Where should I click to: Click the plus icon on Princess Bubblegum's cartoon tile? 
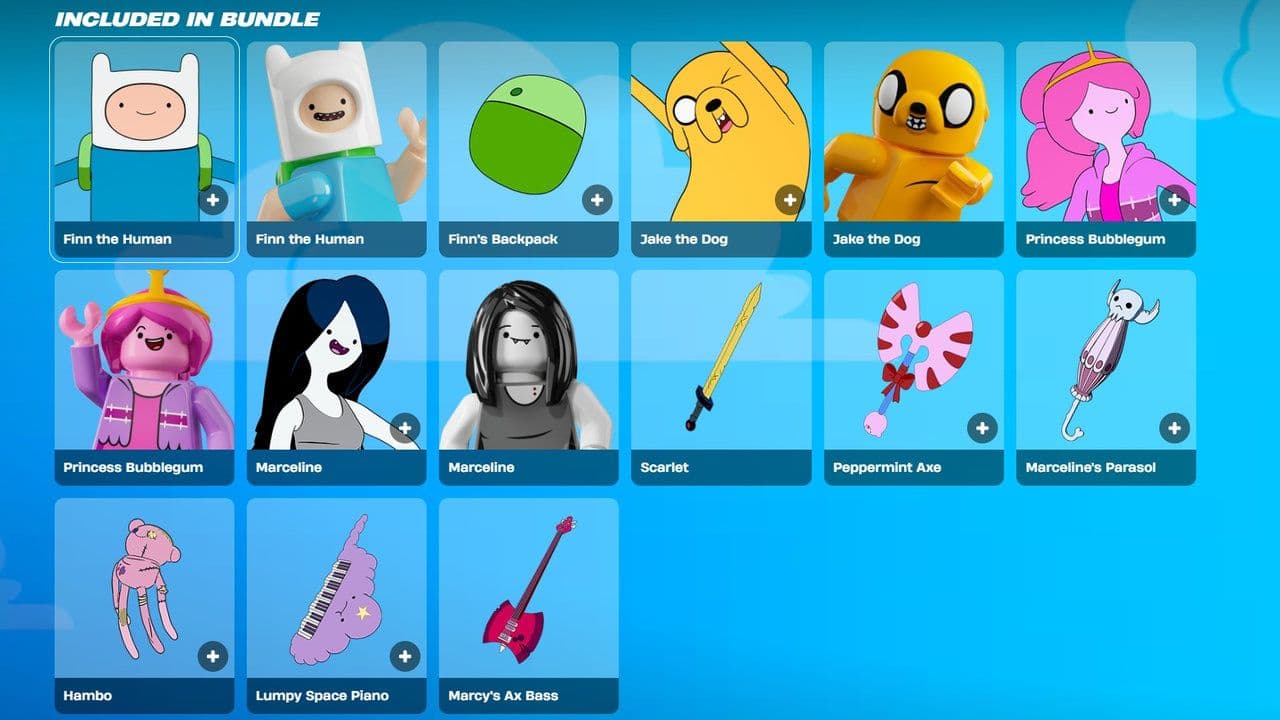1172,198
